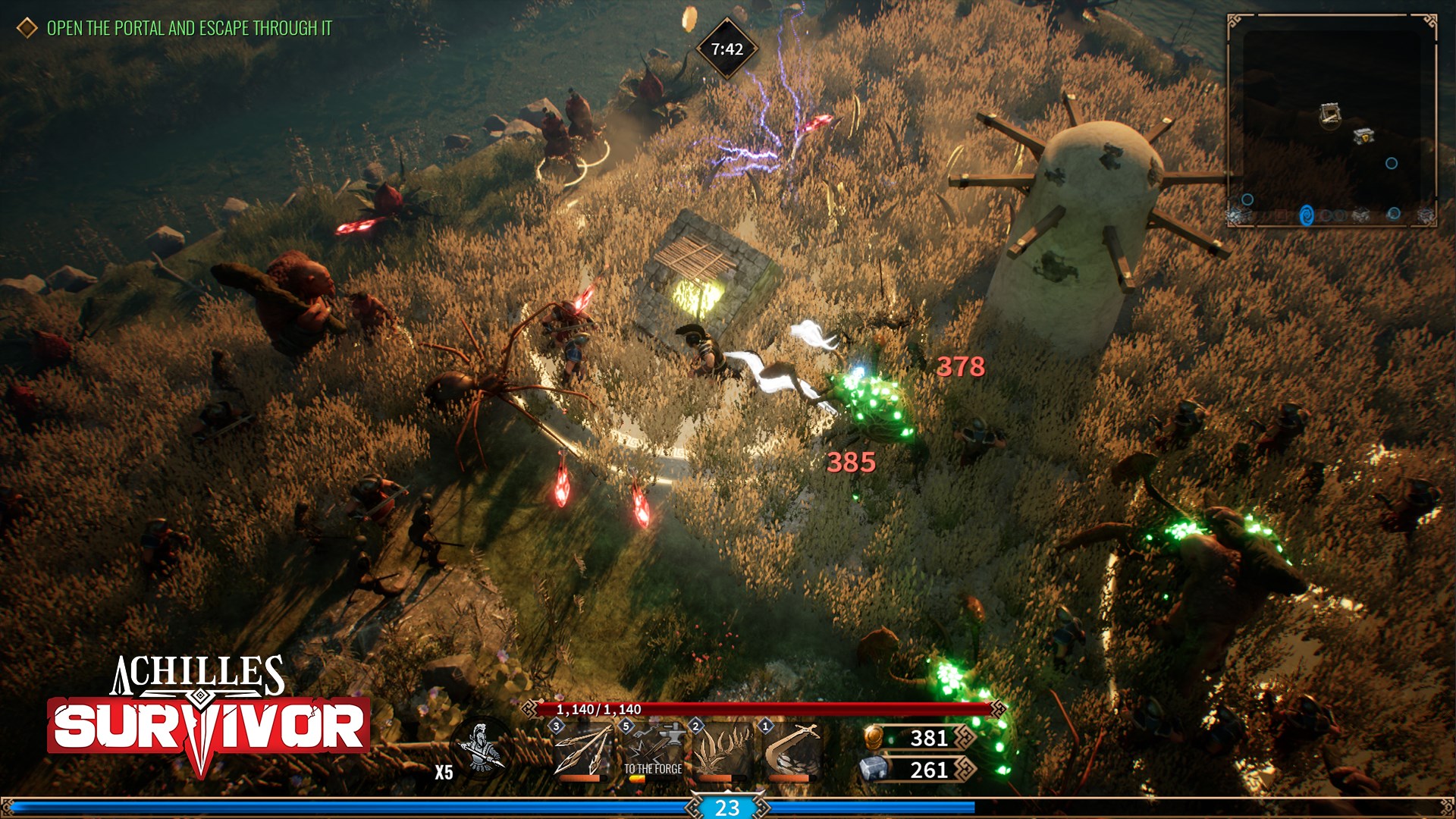Activate the To The Forge anvil ability
The height and width of the screenshot is (819, 1456).
click(x=652, y=749)
